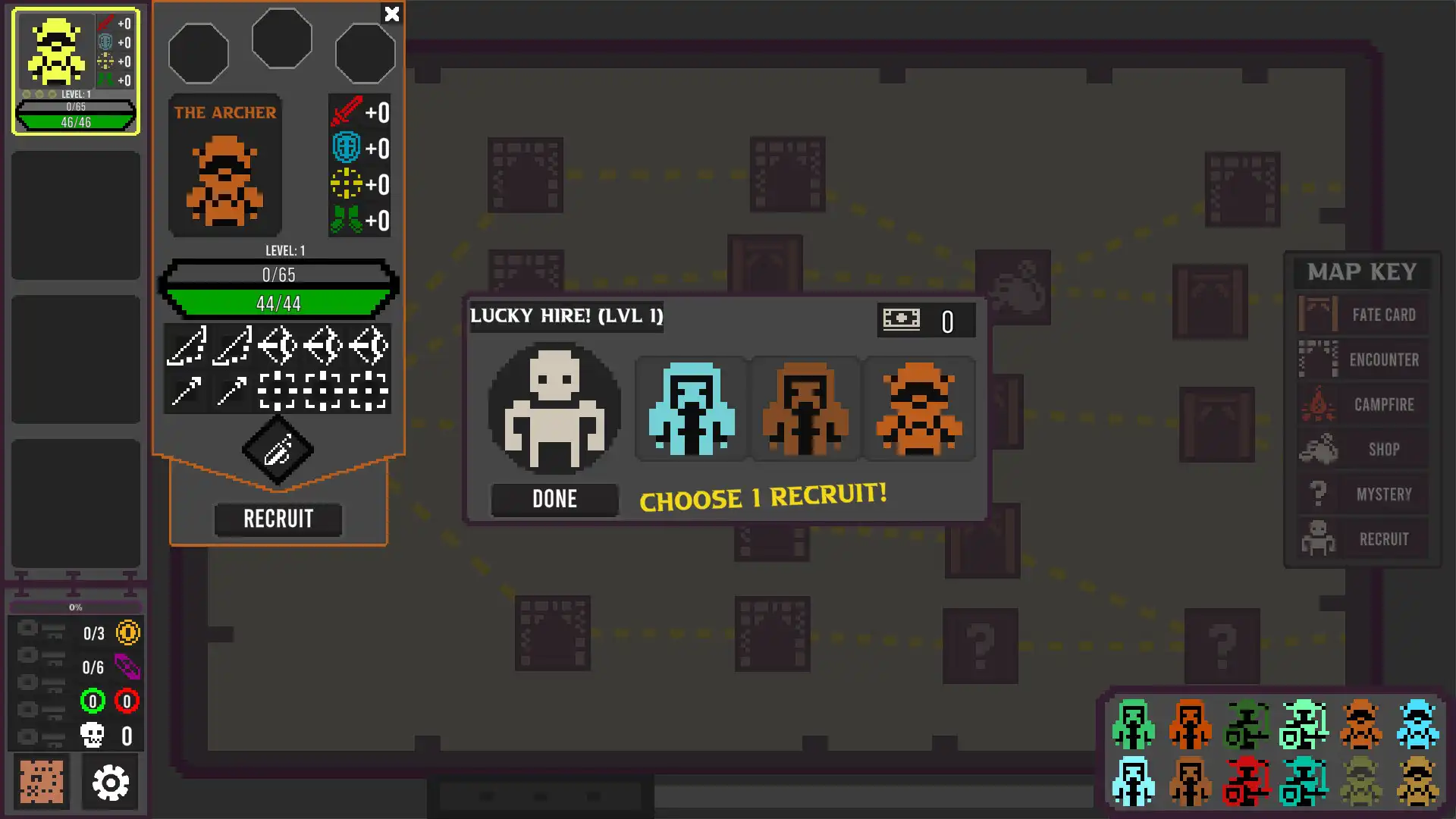The height and width of the screenshot is (819, 1456).
Task: Click the 0% progress bar
Action: point(74,607)
